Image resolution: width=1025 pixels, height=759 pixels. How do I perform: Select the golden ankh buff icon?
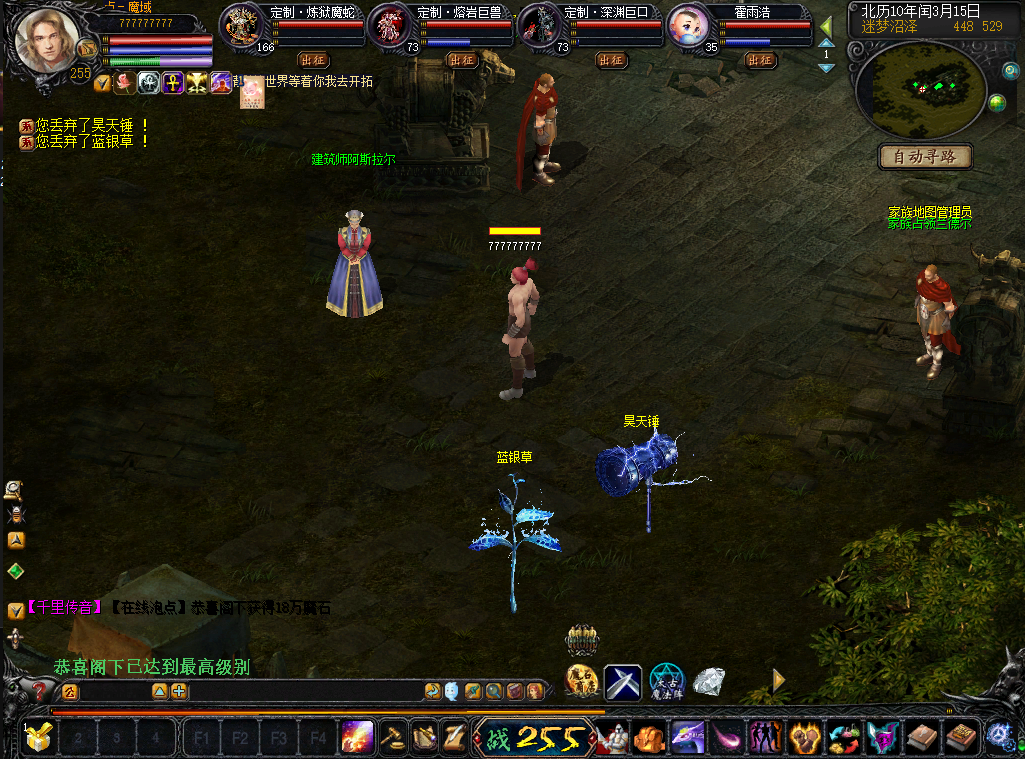173,83
